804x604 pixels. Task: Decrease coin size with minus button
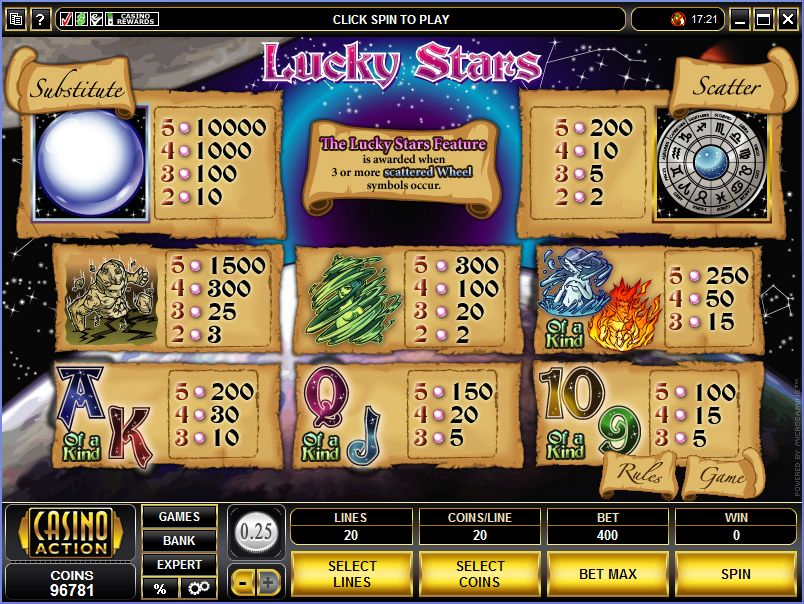[x=245, y=582]
